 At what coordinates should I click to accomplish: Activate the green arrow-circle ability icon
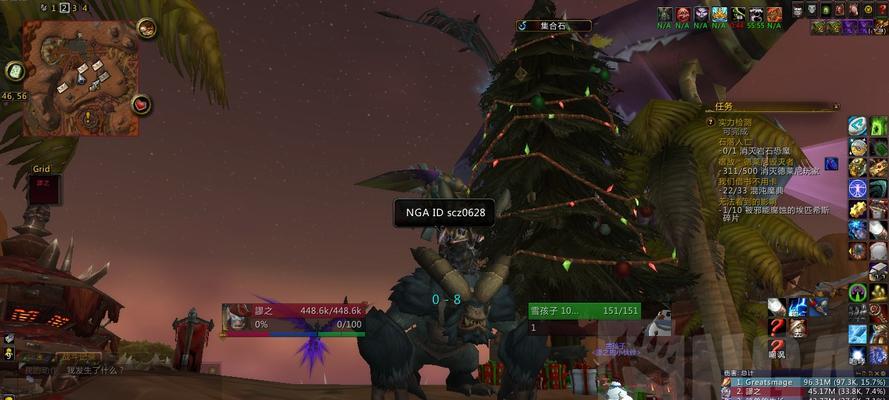pyautogui.click(x=857, y=293)
